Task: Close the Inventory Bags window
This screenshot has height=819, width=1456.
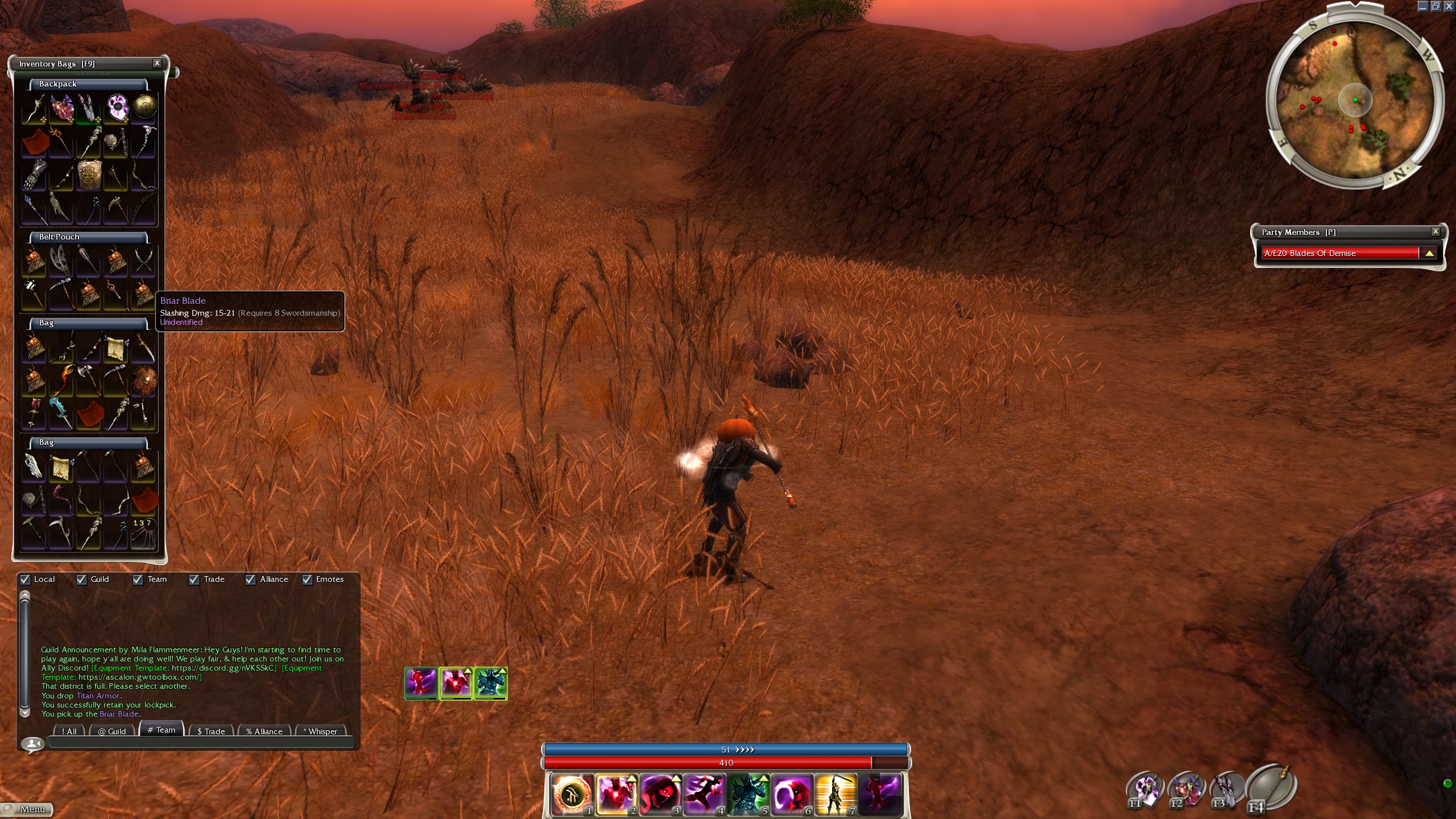Action: 157,63
